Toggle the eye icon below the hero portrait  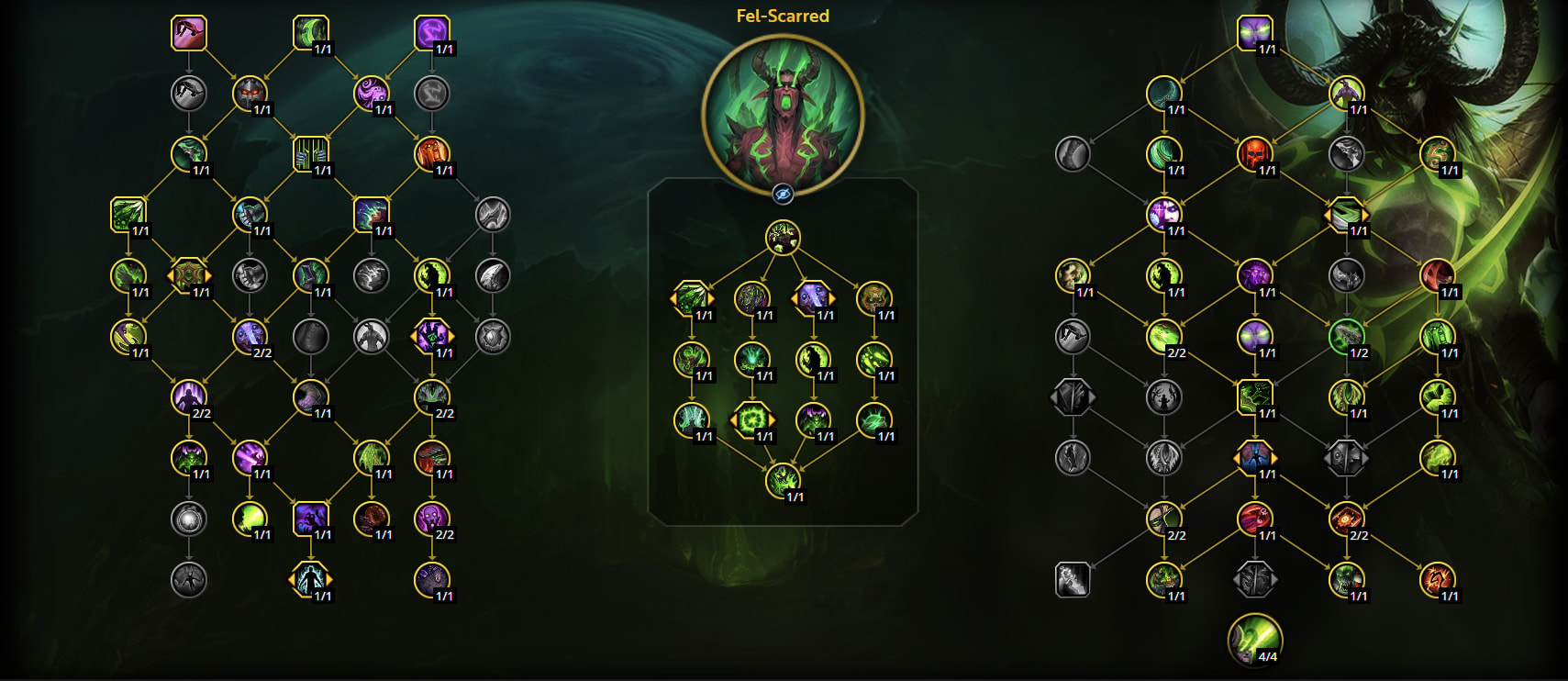(783, 194)
